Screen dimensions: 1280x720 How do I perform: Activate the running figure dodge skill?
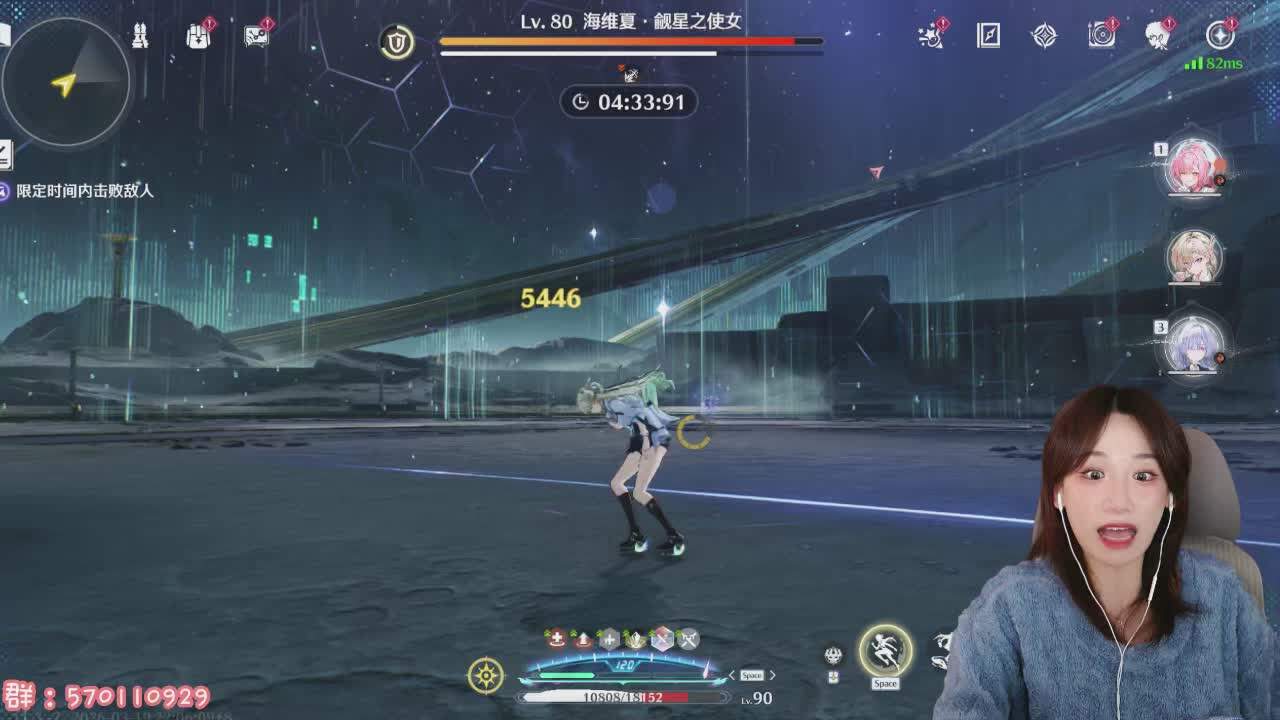tap(885, 651)
